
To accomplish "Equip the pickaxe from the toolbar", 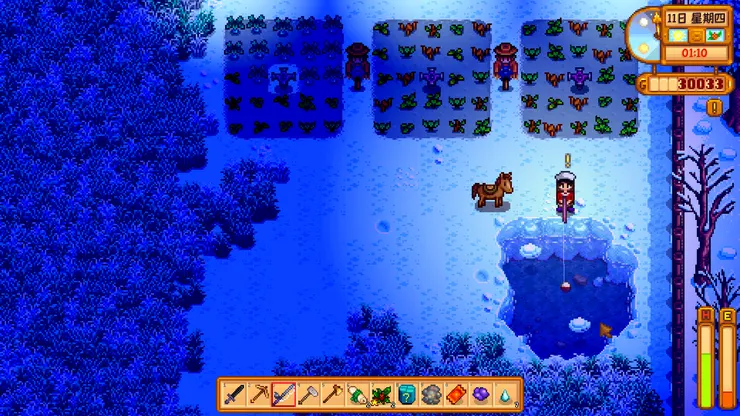I will point(259,395).
